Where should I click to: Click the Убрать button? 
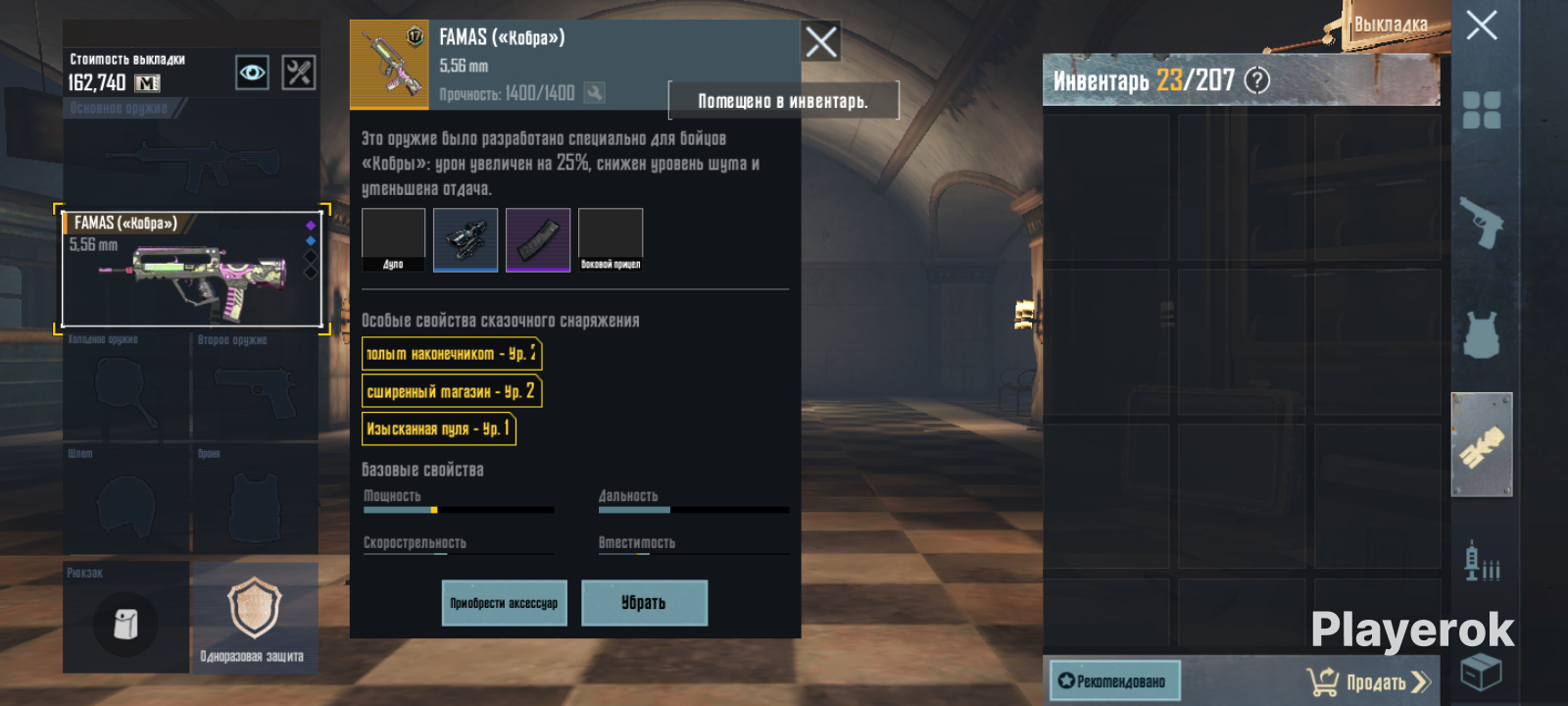pos(644,603)
